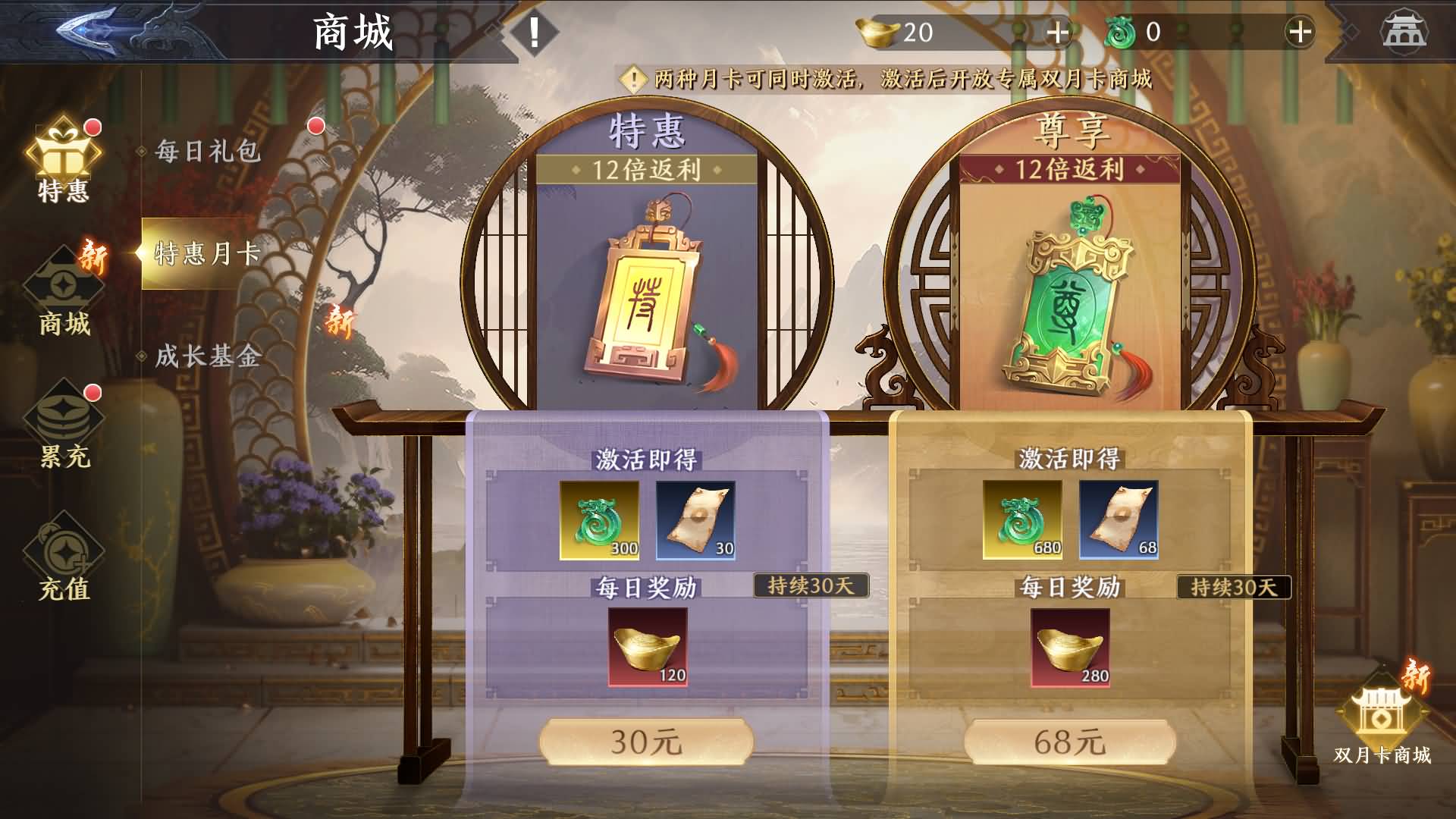
Task: Click the exclamation mark beside 商城 title
Action: click(x=535, y=32)
